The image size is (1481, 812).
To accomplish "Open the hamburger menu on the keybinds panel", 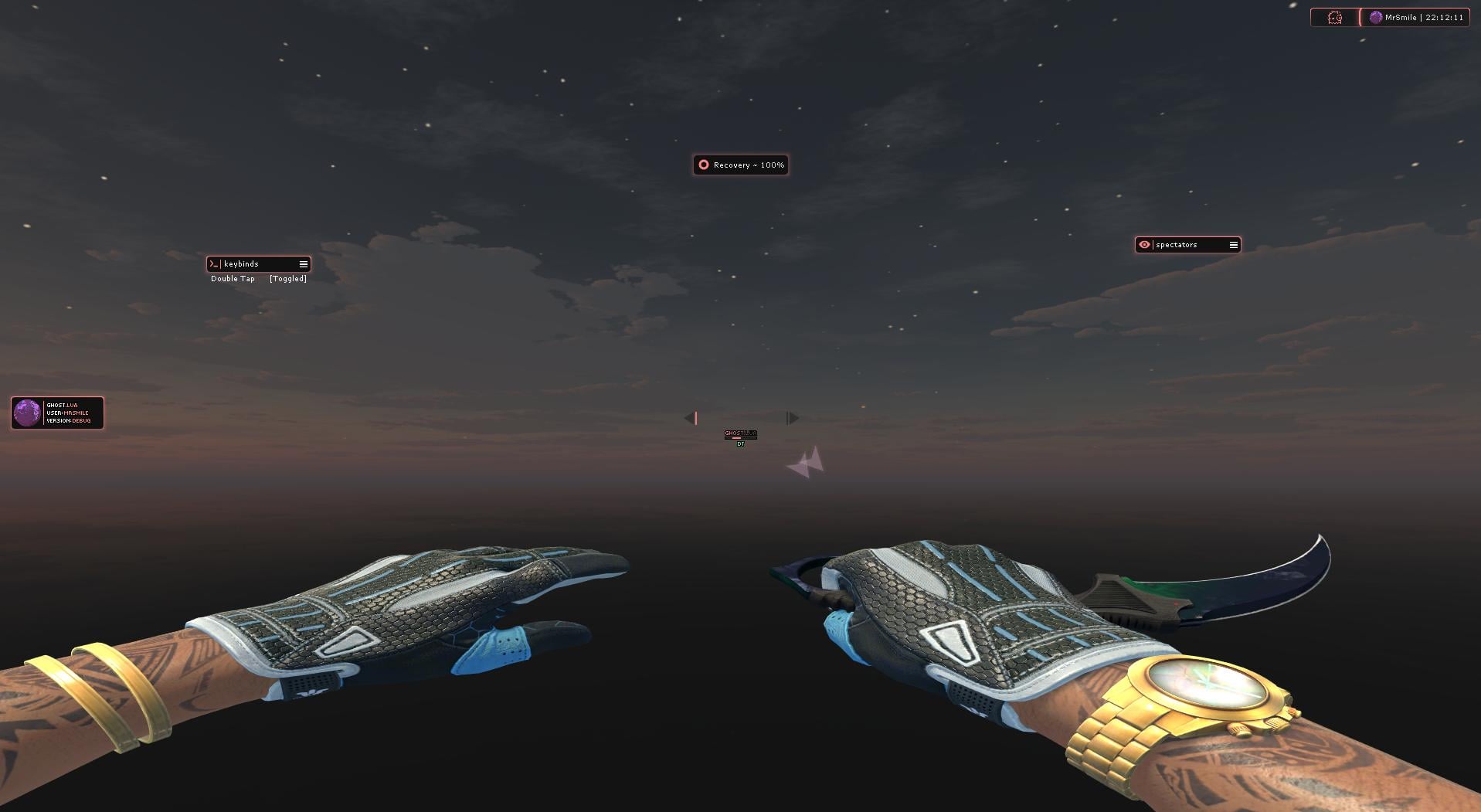I will pos(303,263).
